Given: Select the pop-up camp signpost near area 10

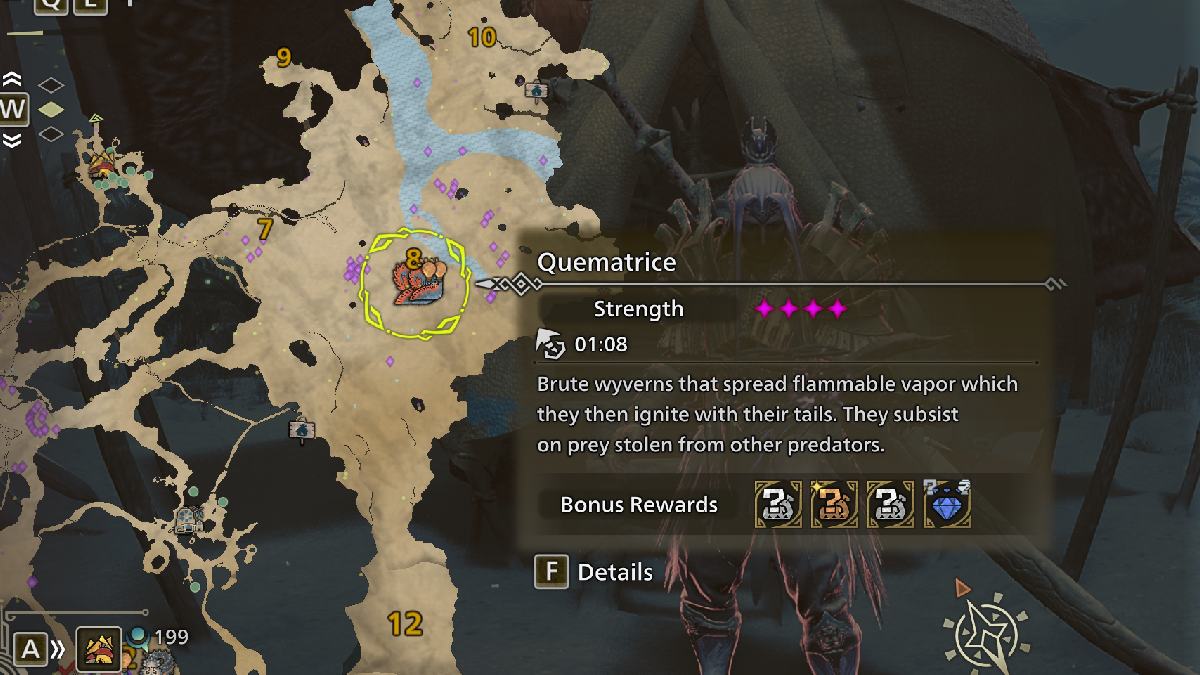Looking at the screenshot, I should (536, 92).
